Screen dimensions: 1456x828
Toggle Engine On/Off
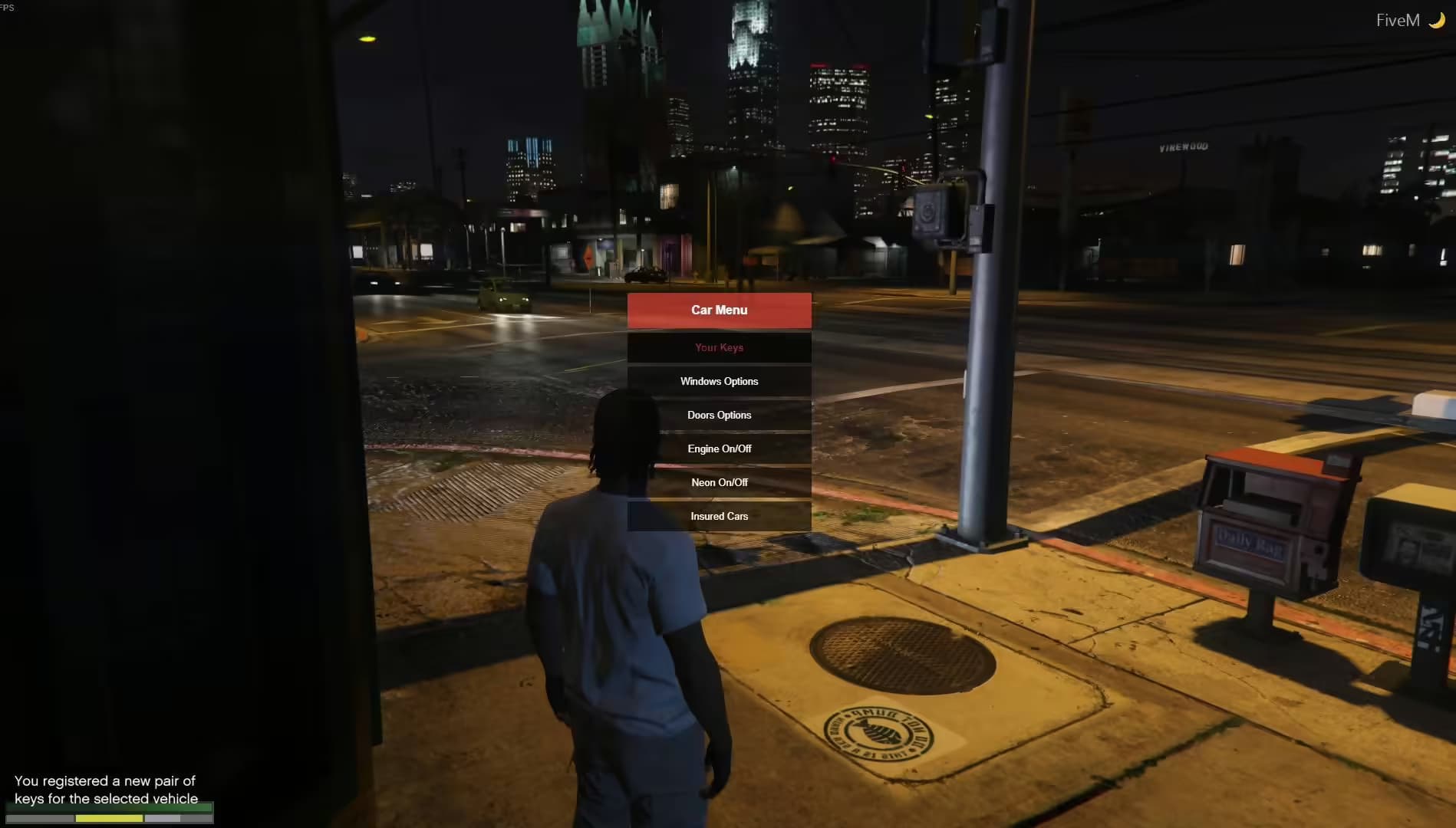(x=719, y=449)
